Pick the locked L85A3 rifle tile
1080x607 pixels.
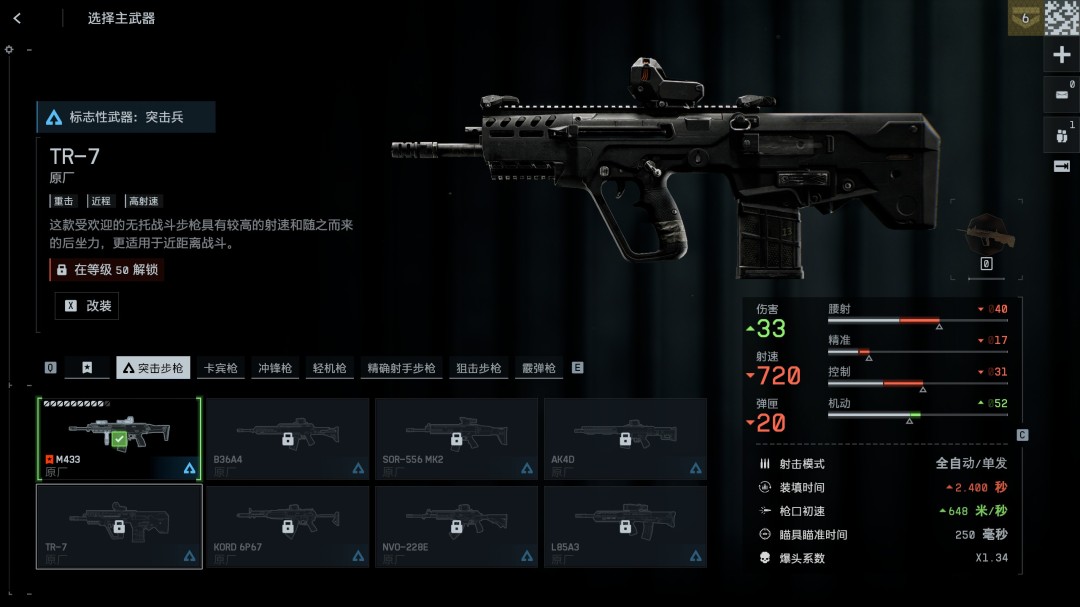(x=625, y=526)
